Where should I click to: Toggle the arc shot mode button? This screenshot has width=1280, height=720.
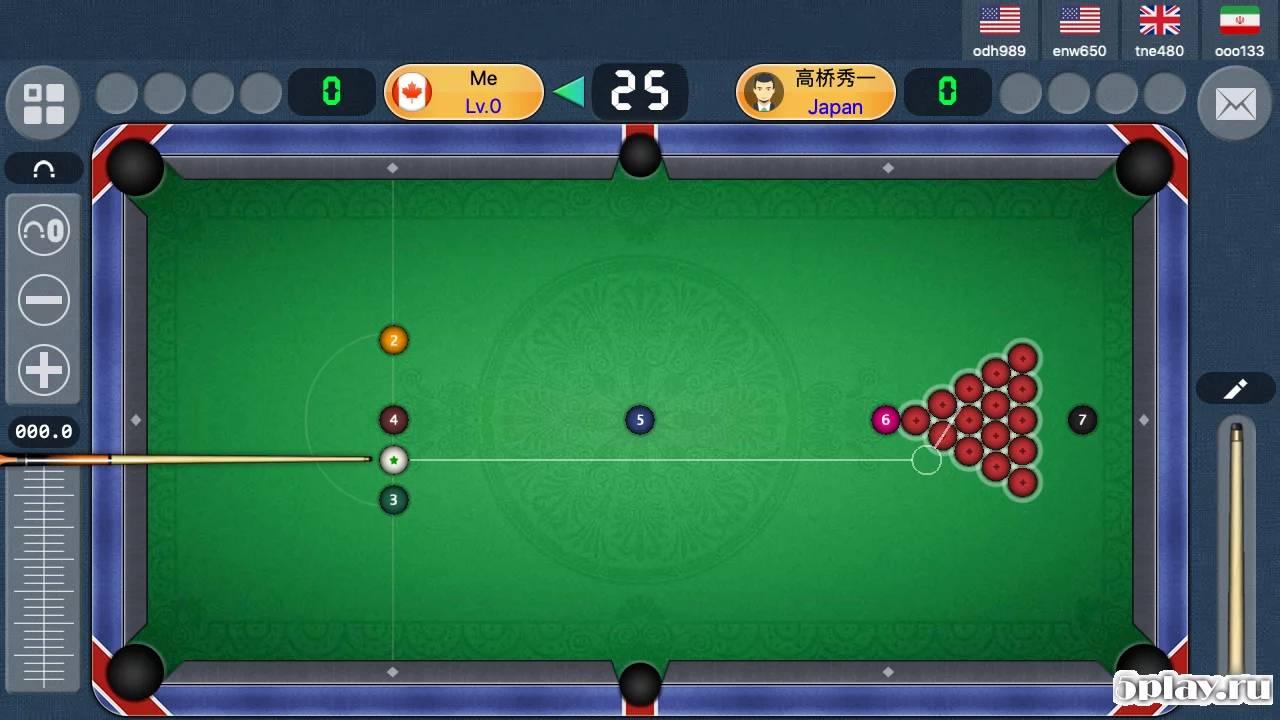(x=44, y=169)
